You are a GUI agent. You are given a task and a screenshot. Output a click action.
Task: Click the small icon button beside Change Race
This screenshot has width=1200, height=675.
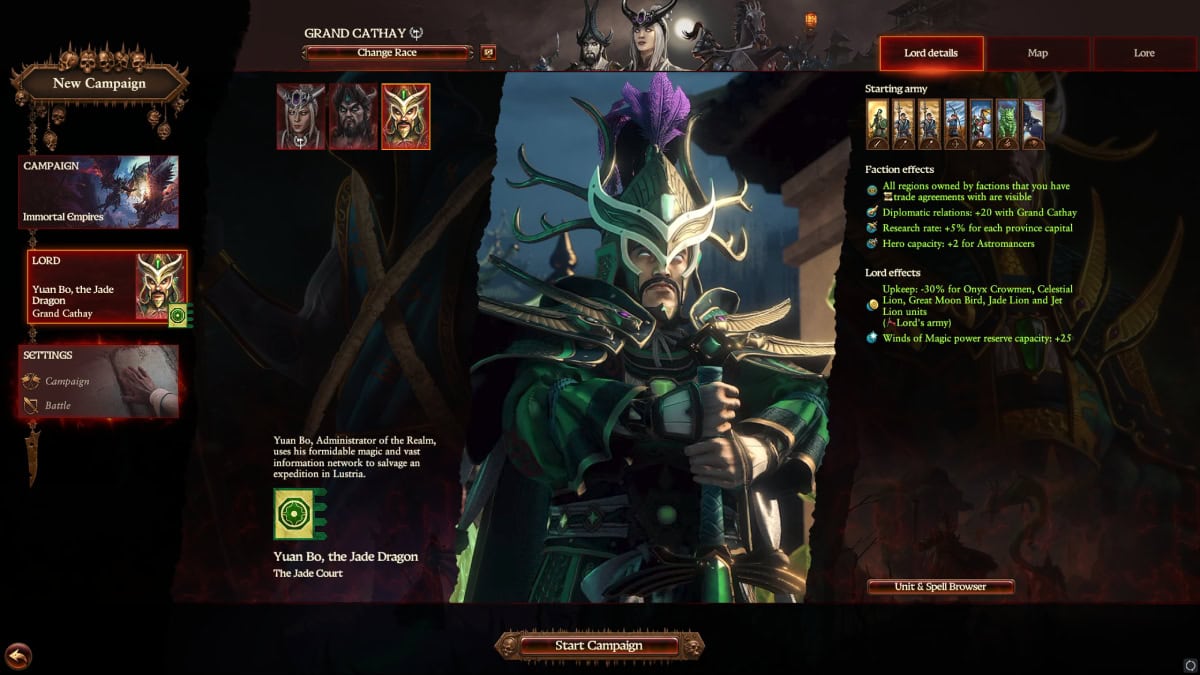(488, 53)
